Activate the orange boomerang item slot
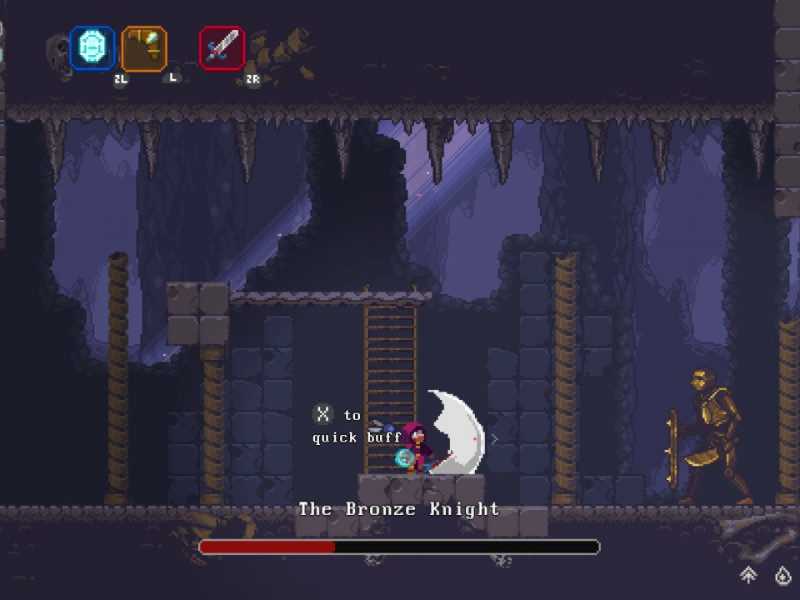 pos(144,48)
